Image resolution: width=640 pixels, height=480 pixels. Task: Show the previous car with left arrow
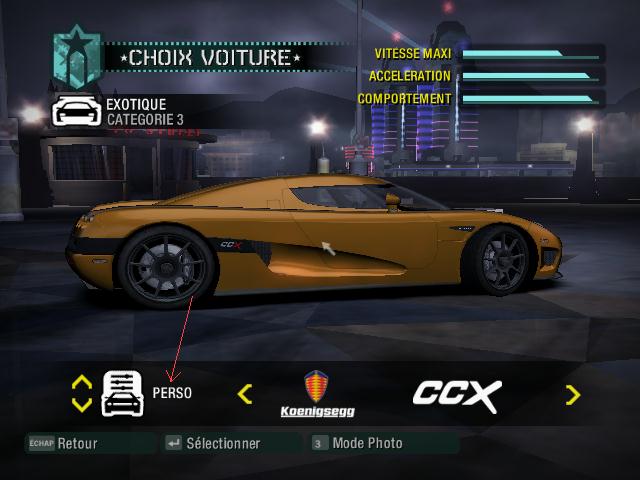[x=245, y=394]
